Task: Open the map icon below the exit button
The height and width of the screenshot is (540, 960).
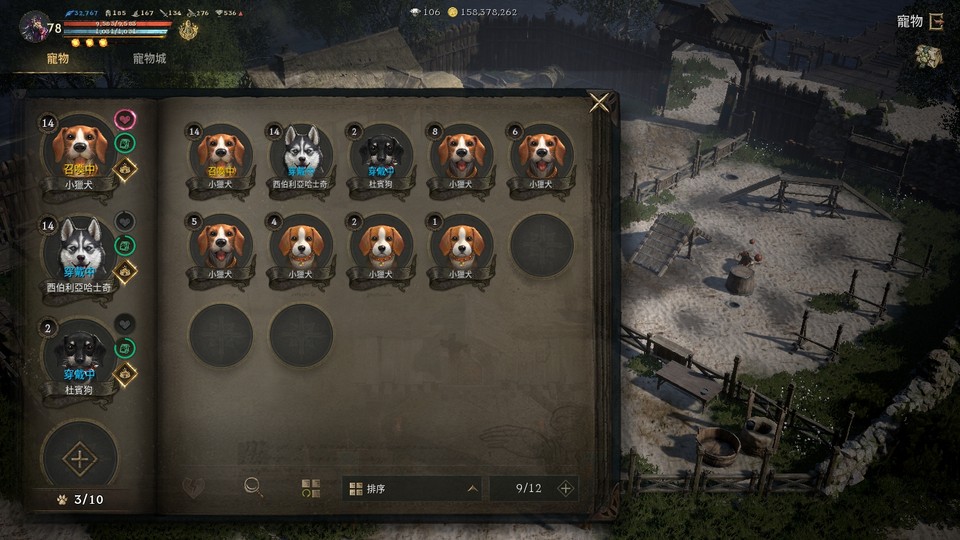Action: click(x=929, y=58)
